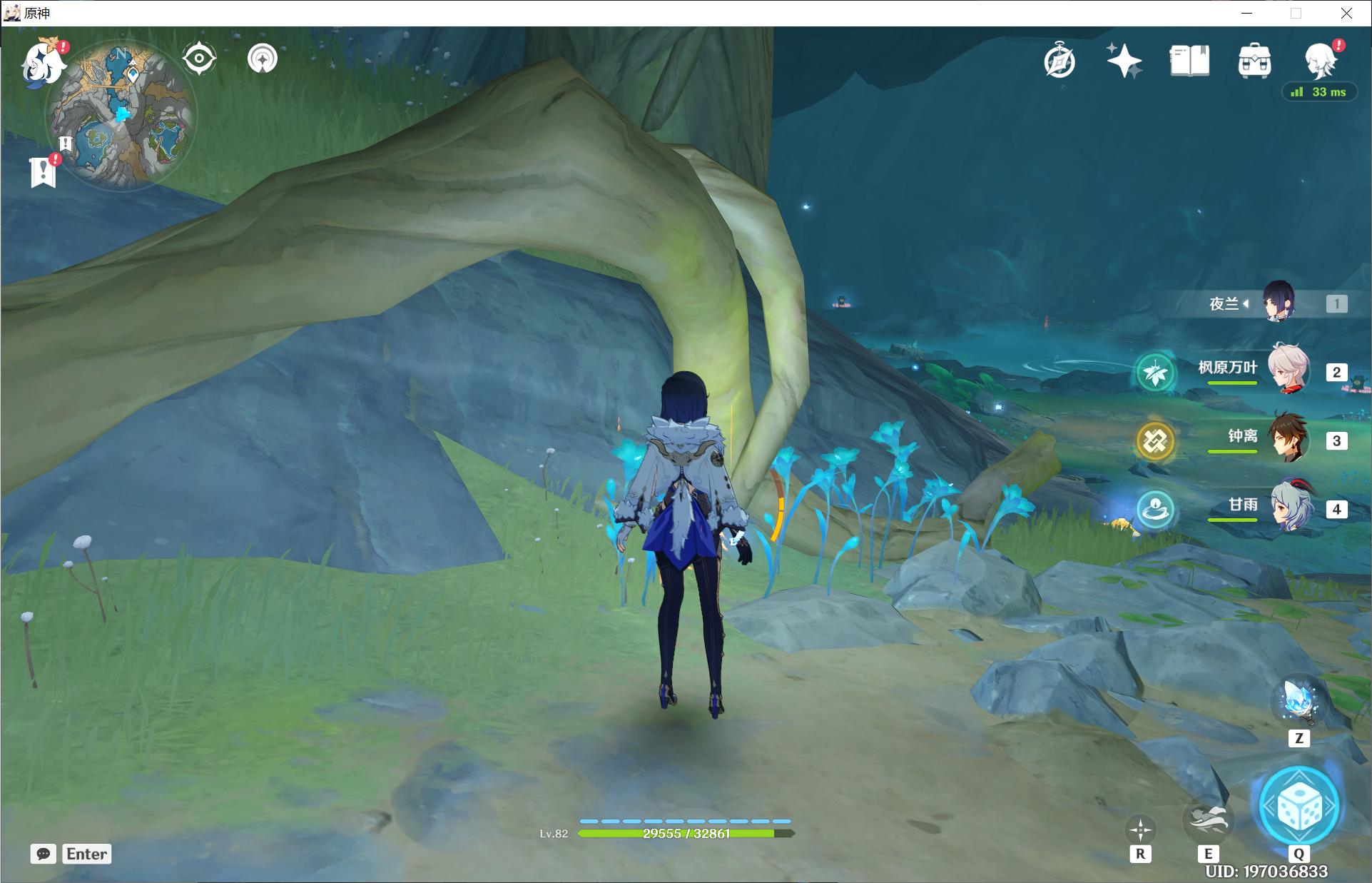Image resolution: width=1372 pixels, height=883 pixels.
Task: Click the elemental sight eye icon
Action: [x=199, y=59]
